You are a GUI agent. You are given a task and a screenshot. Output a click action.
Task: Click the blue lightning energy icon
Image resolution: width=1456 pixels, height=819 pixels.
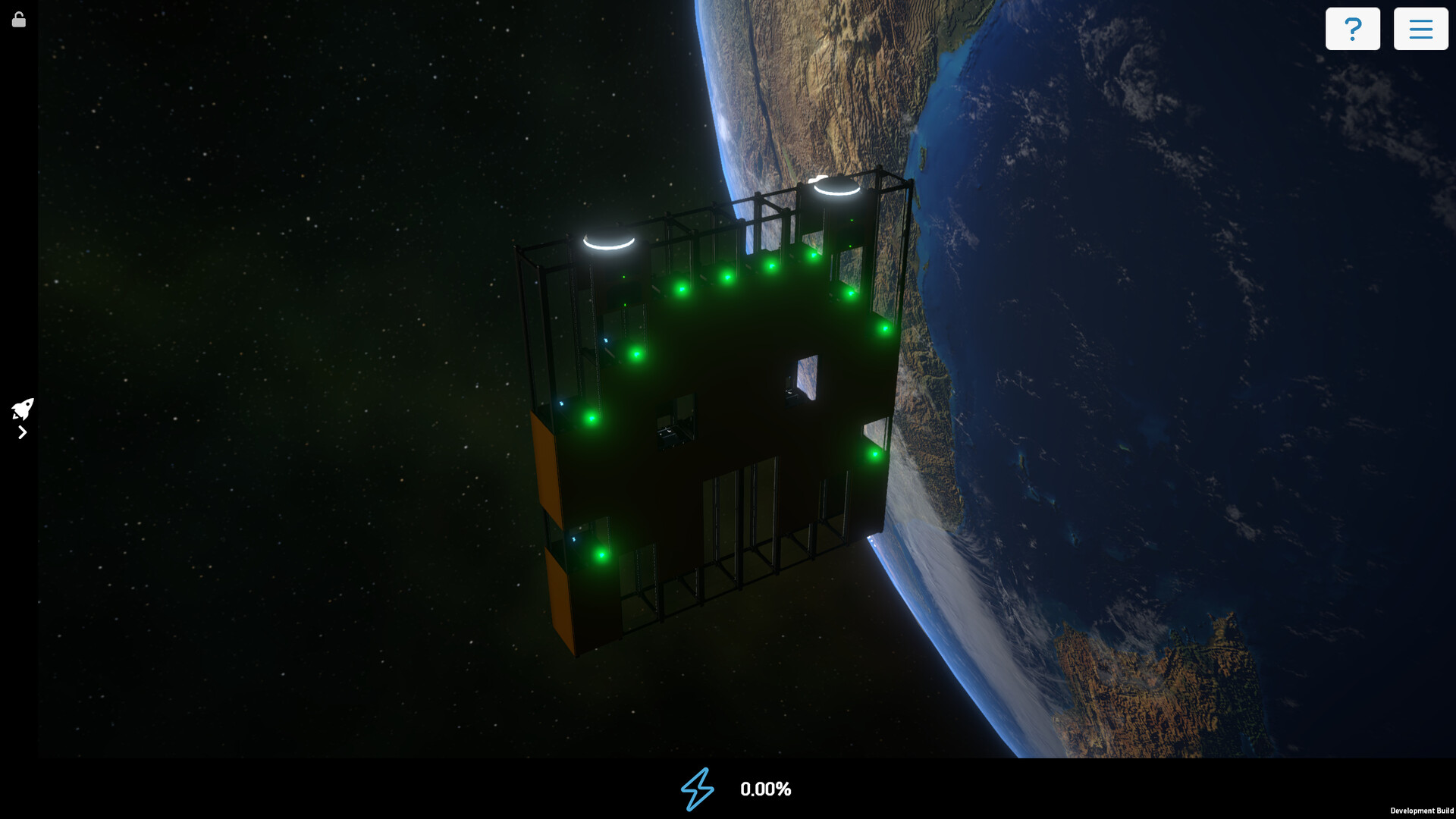pyautogui.click(x=696, y=789)
